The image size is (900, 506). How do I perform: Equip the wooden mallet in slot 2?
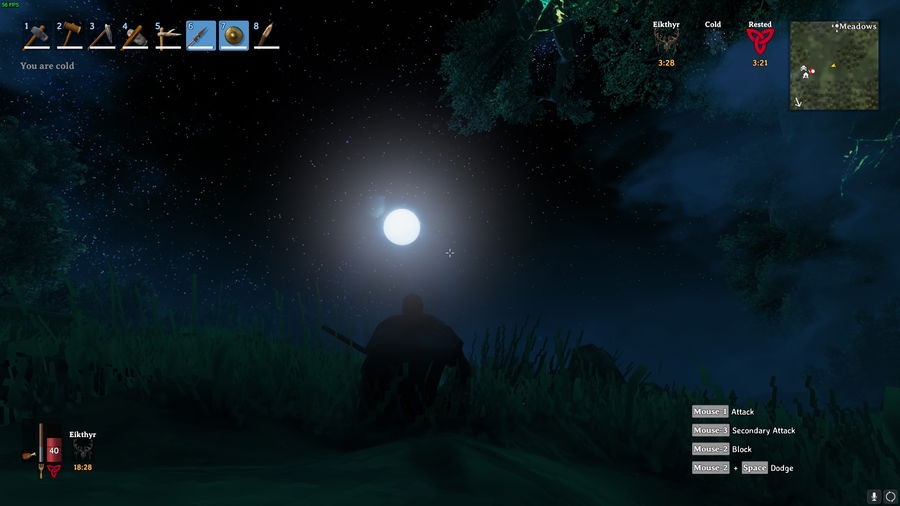coord(70,36)
